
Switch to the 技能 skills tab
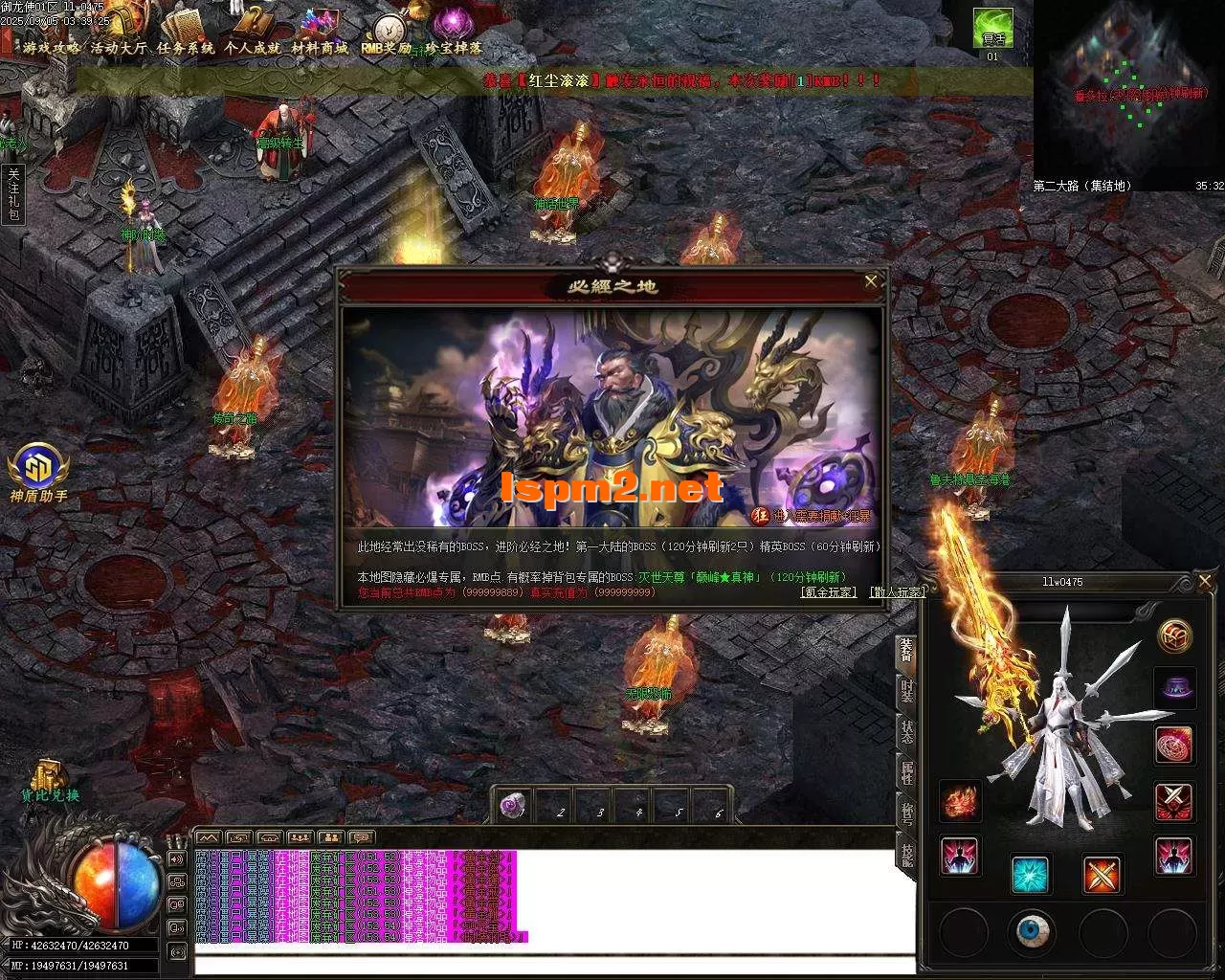tap(906, 852)
